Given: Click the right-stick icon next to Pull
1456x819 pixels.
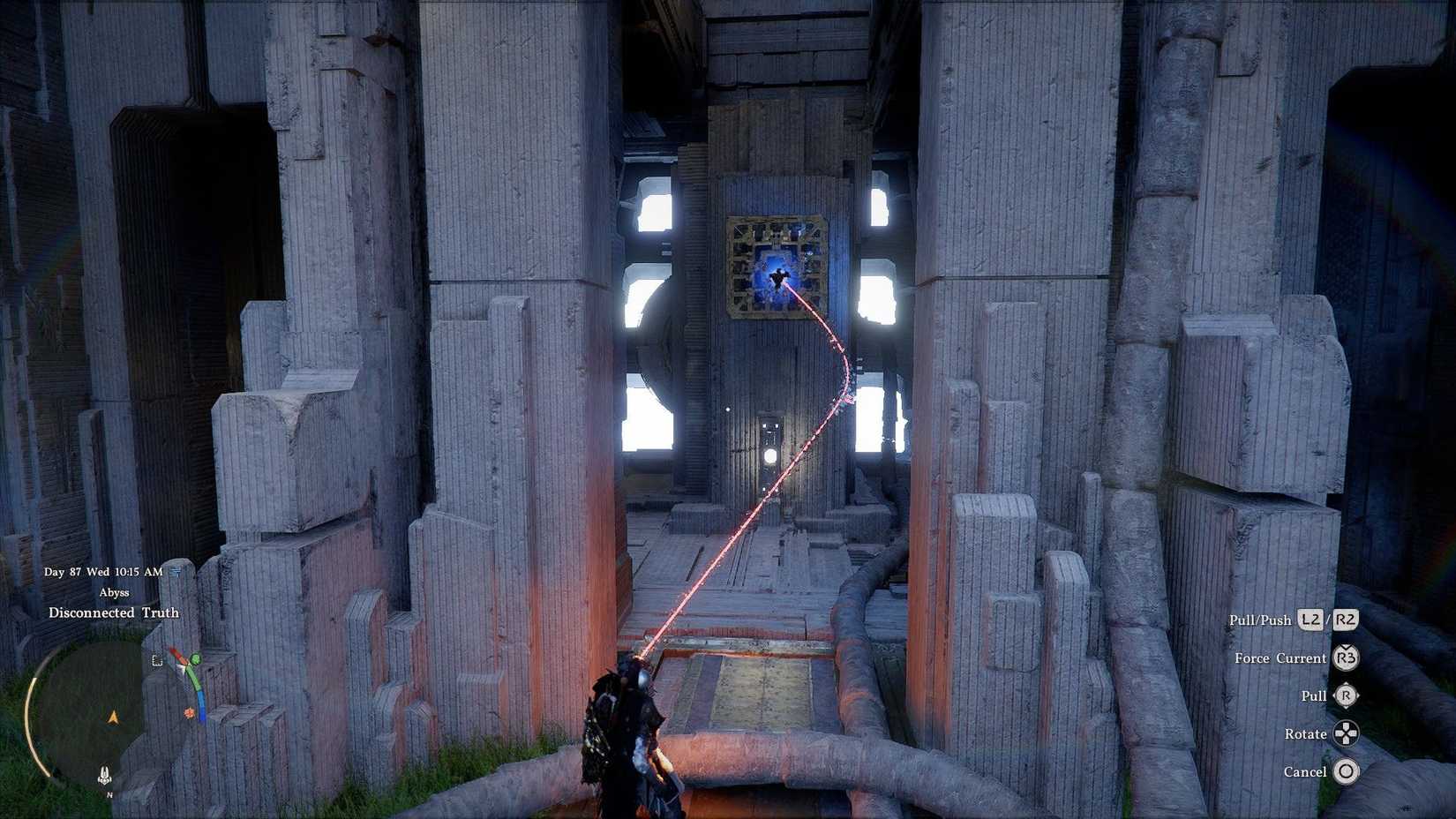Looking at the screenshot, I should coord(1347,696).
